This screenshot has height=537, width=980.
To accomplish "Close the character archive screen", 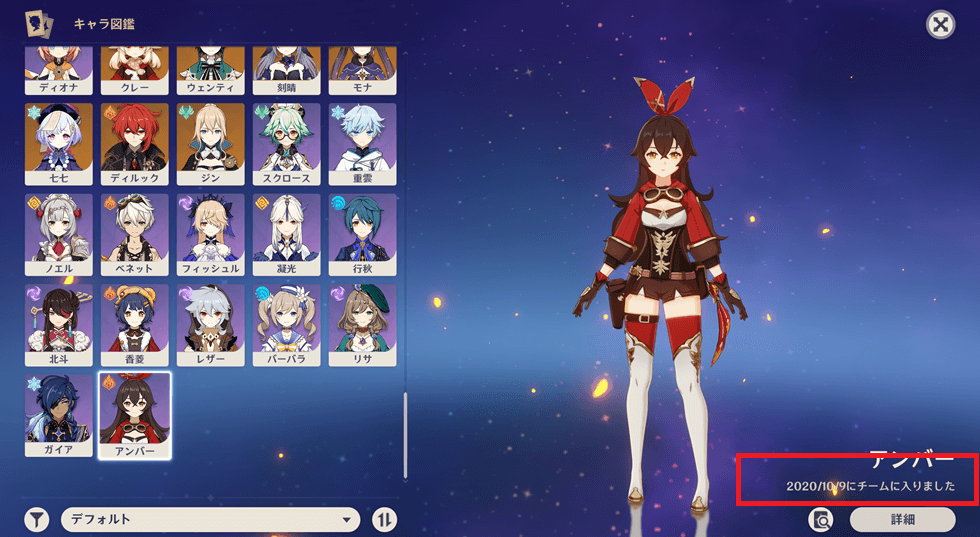I will (x=940, y=25).
